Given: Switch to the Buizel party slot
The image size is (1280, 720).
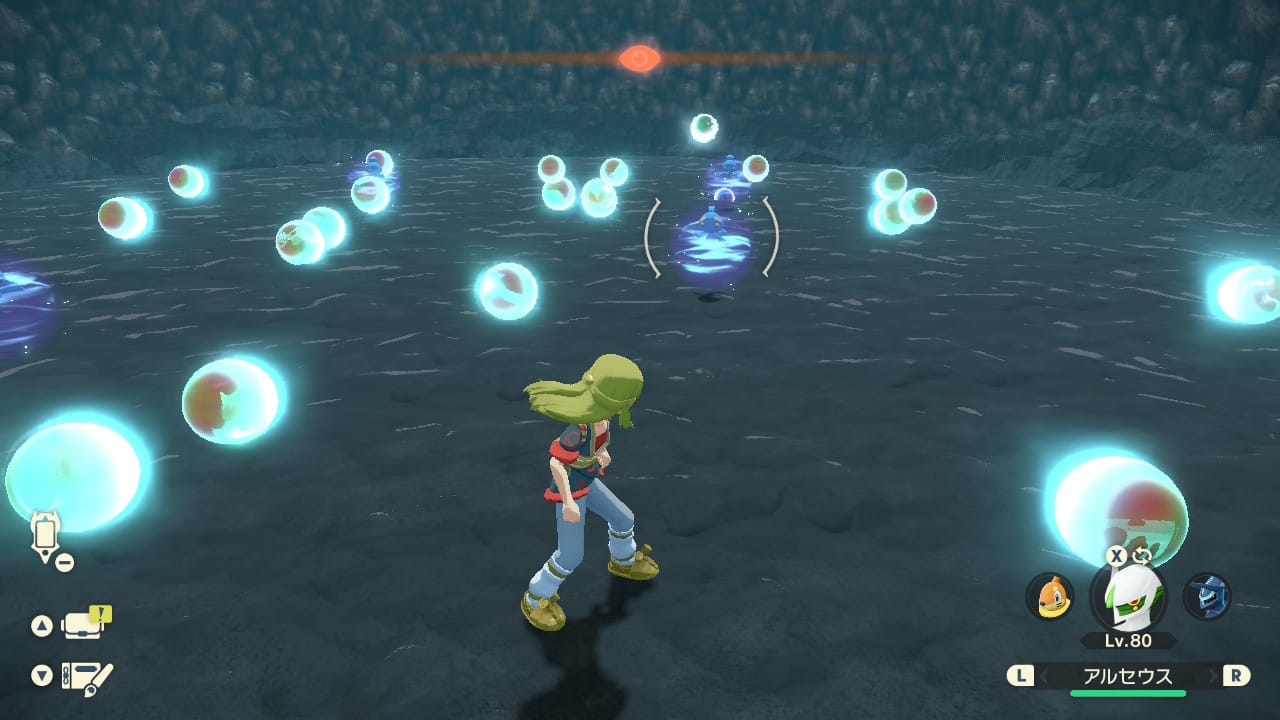Looking at the screenshot, I should pyautogui.click(x=1050, y=597).
